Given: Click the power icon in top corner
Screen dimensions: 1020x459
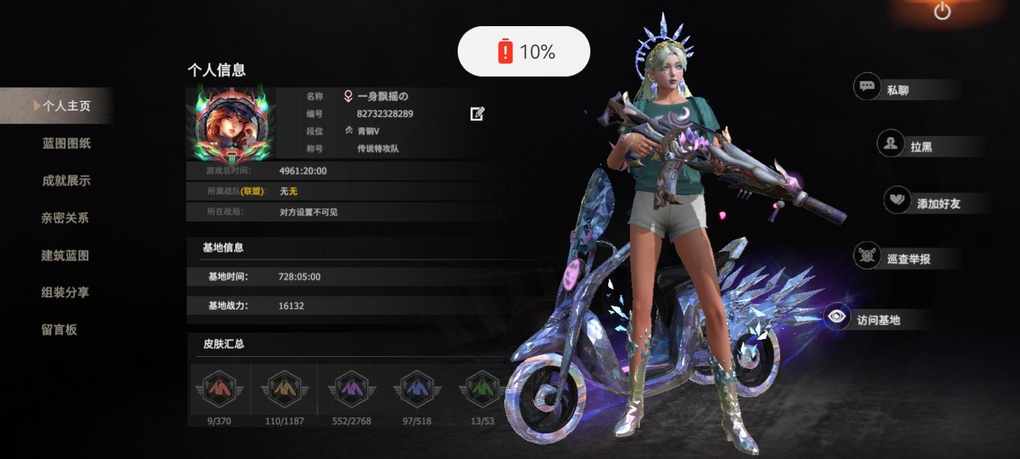Looking at the screenshot, I should pos(942,12).
